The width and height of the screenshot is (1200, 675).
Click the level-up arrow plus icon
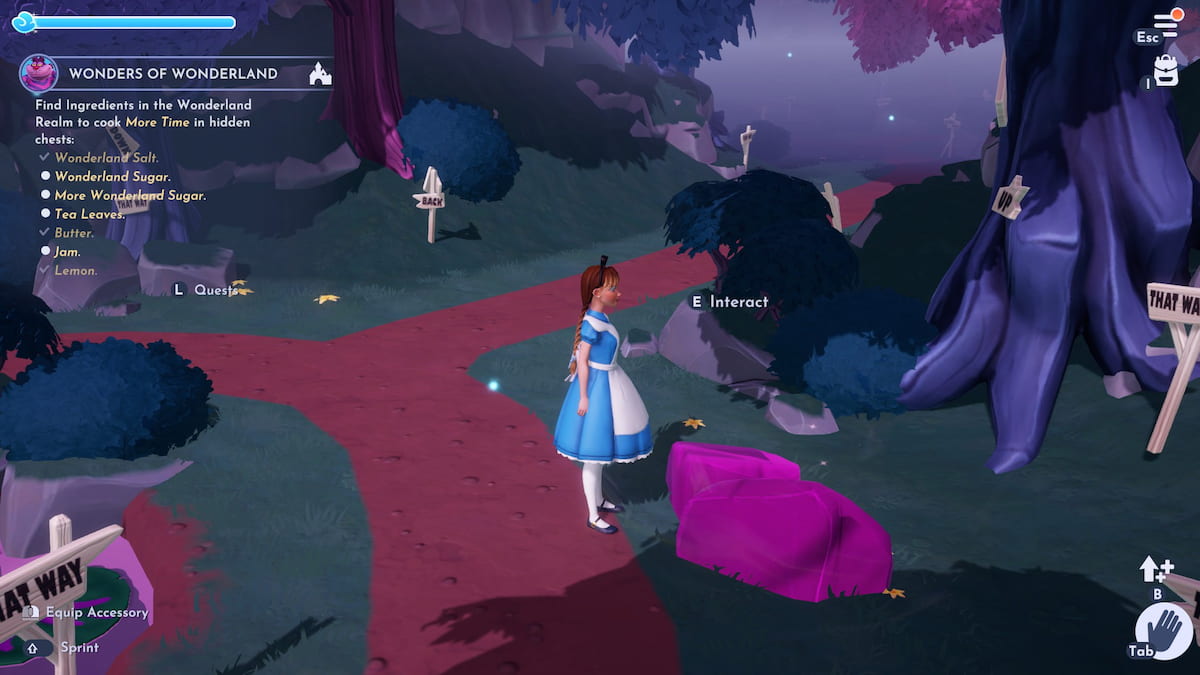(1156, 570)
